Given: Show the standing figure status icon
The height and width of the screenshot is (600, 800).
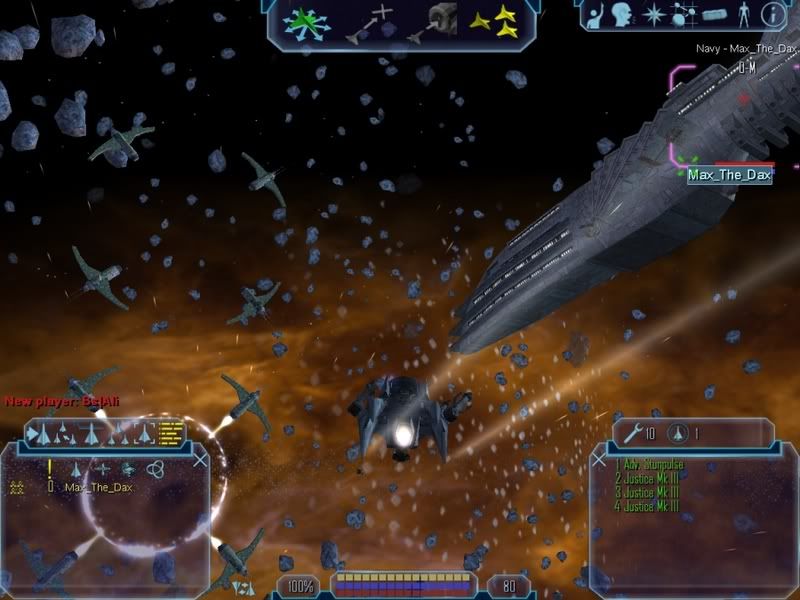Looking at the screenshot, I should (x=743, y=15).
